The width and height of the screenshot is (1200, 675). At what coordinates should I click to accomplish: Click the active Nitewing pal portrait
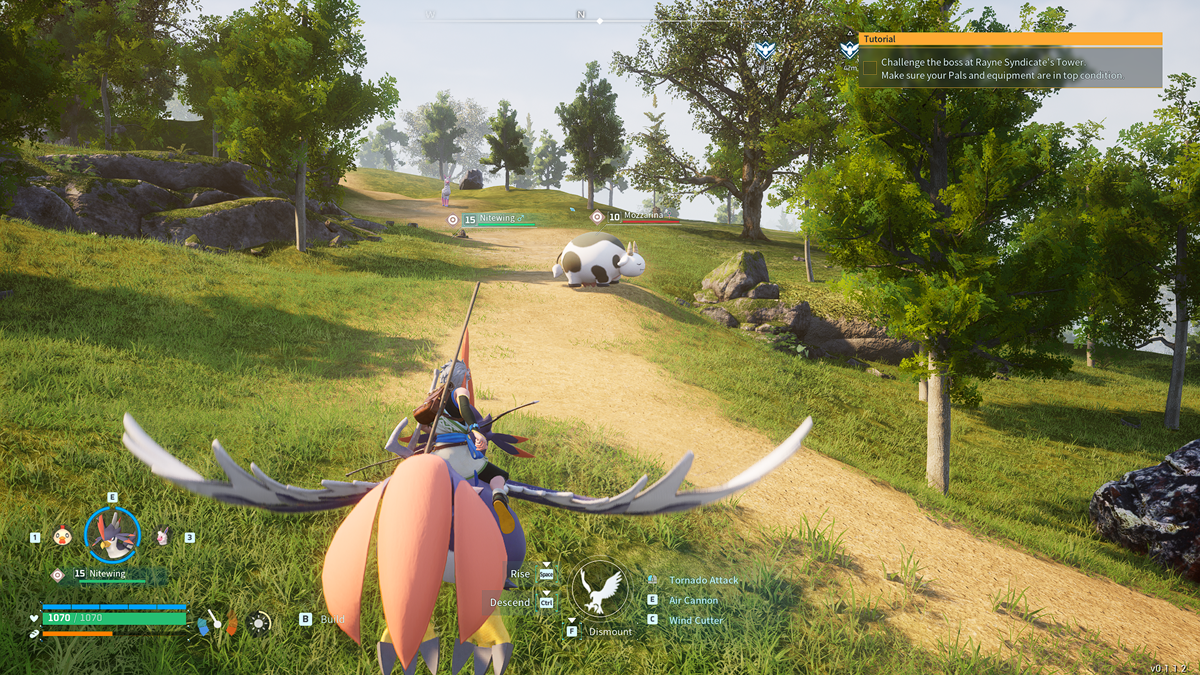(x=112, y=535)
